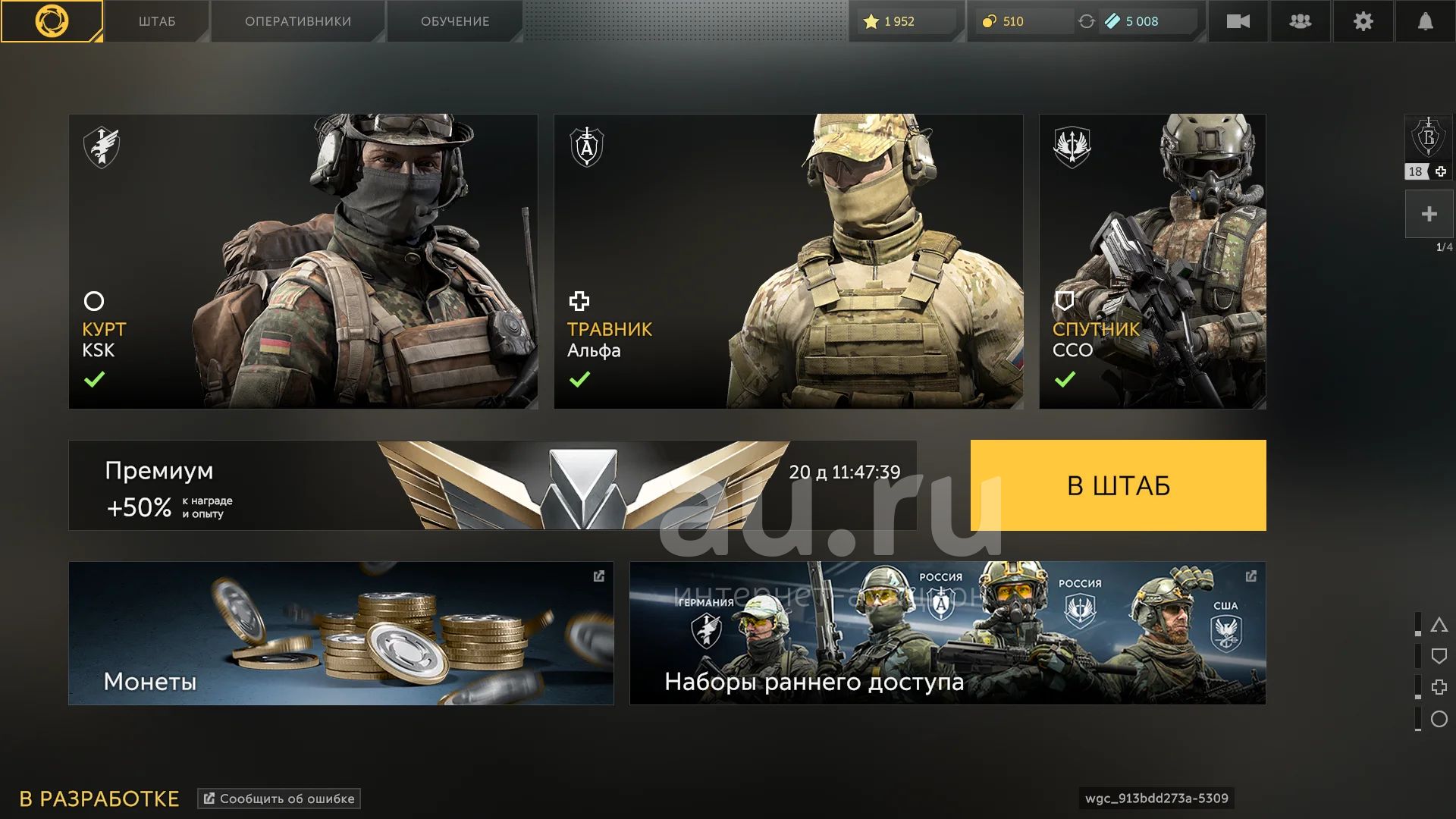Open the ШТАБ tab
Screen dimensions: 1456x819
157,21
